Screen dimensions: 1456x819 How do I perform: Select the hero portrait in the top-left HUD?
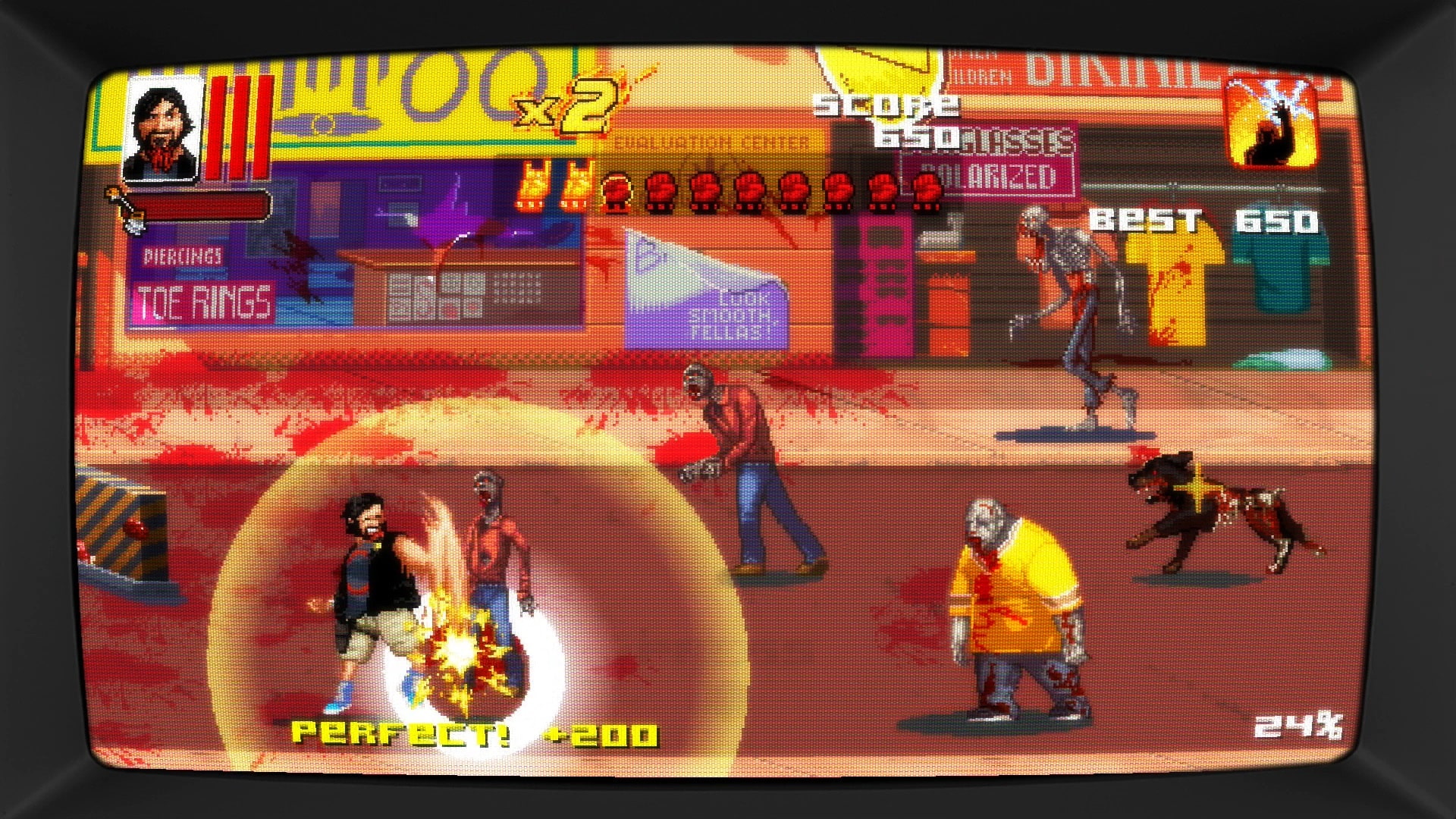tap(163, 129)
